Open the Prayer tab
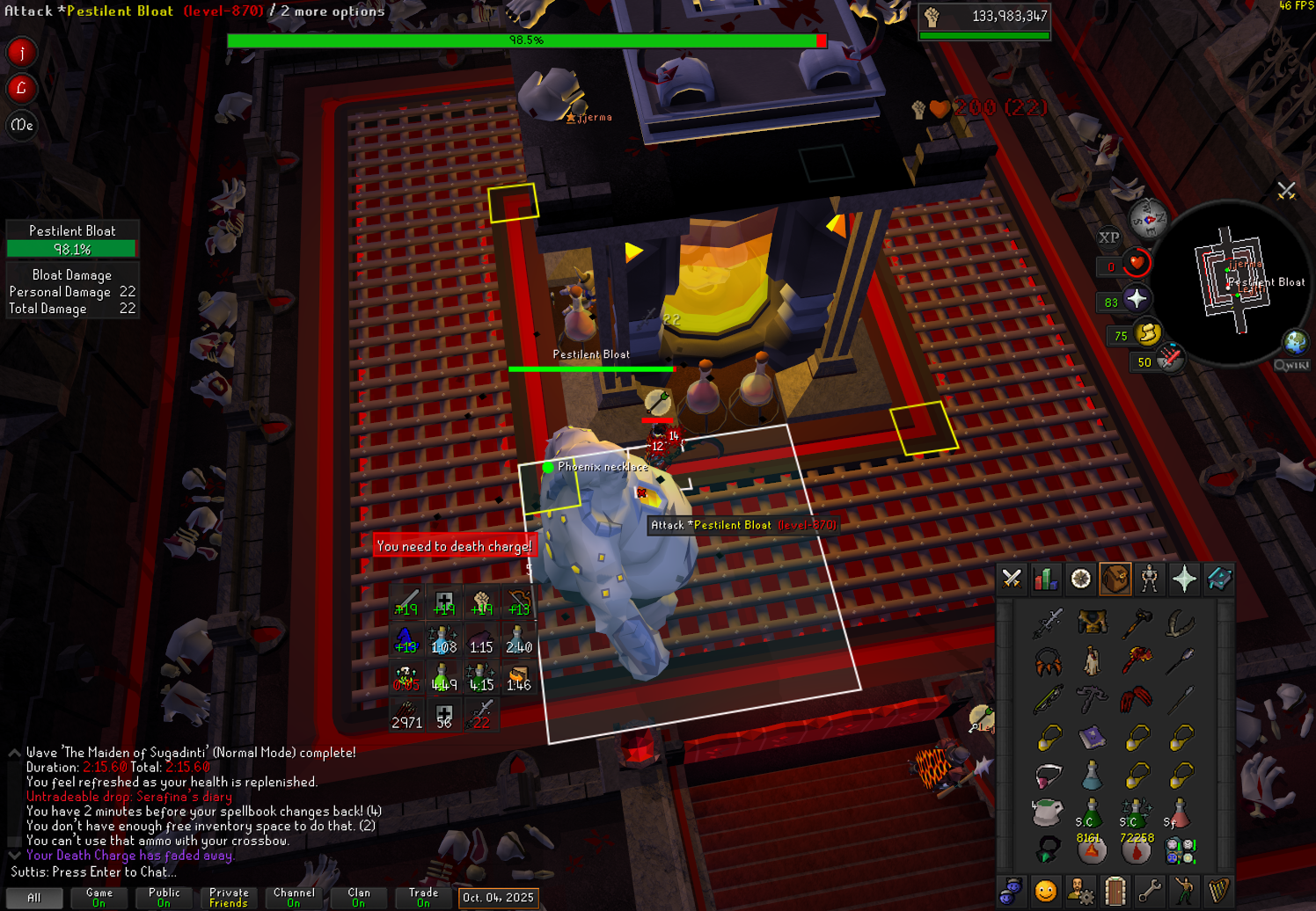This screenshot has height=911, width=1316. point(1184,579)
